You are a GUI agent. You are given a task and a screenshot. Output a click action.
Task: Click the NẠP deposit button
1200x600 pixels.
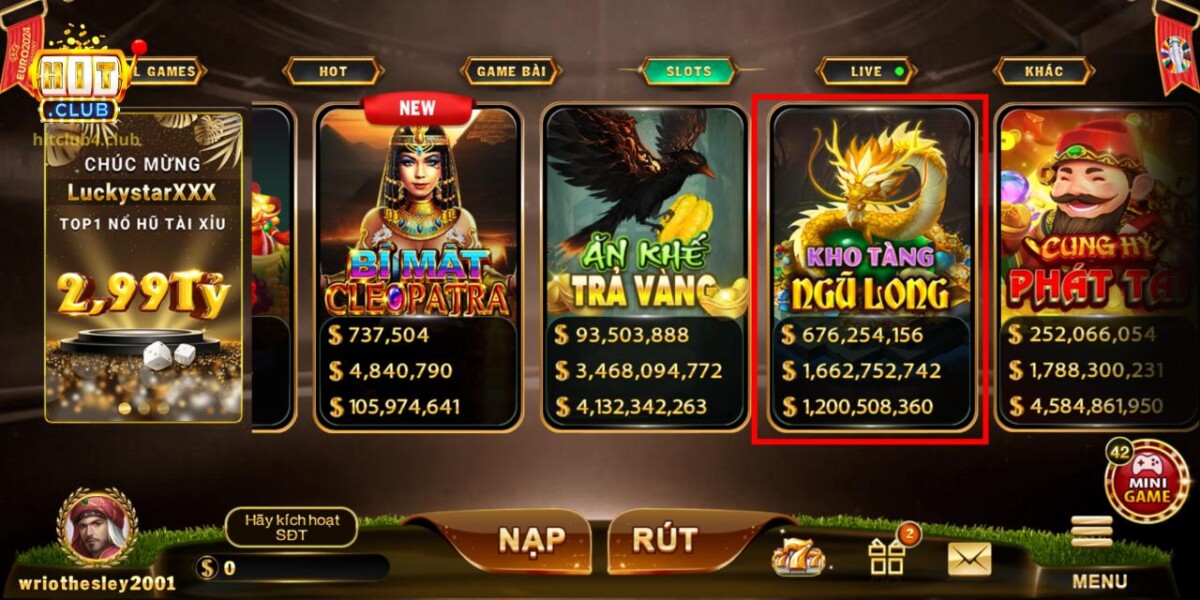click(532, 540)
